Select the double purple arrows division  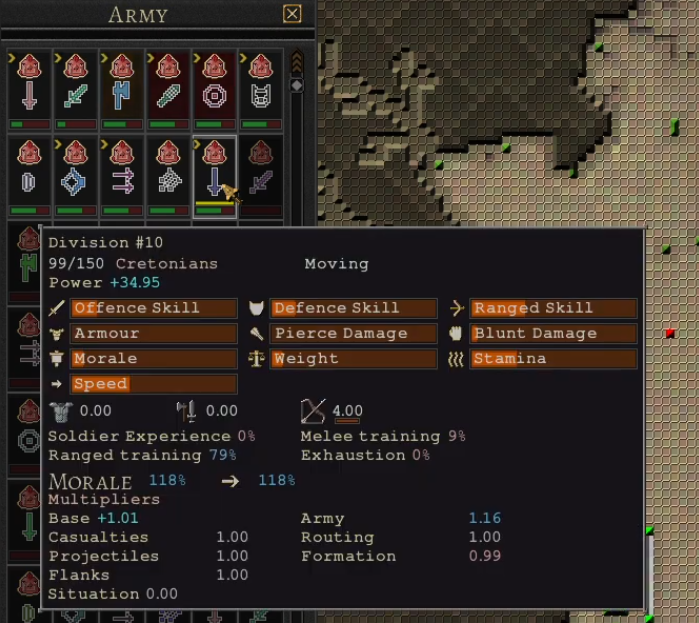tap(121, 176)
